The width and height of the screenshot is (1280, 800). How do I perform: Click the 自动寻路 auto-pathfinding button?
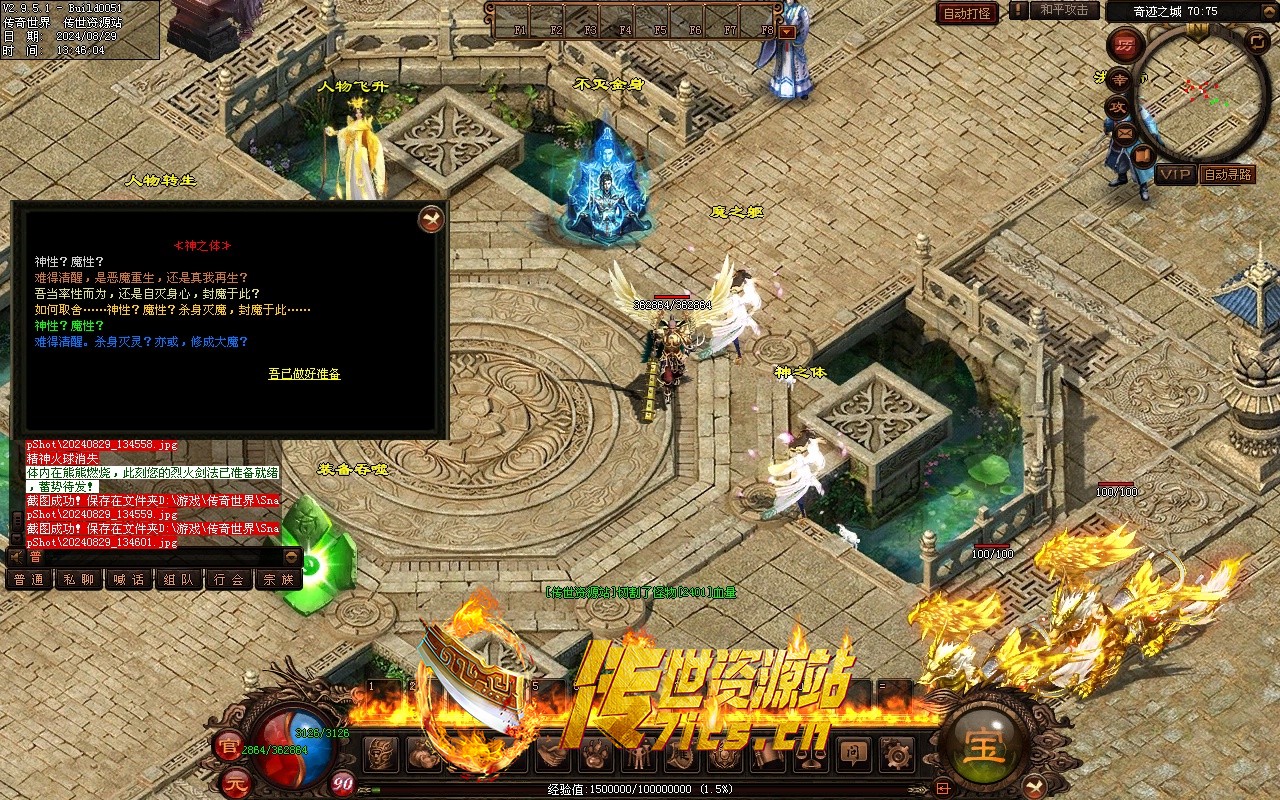1227,174
